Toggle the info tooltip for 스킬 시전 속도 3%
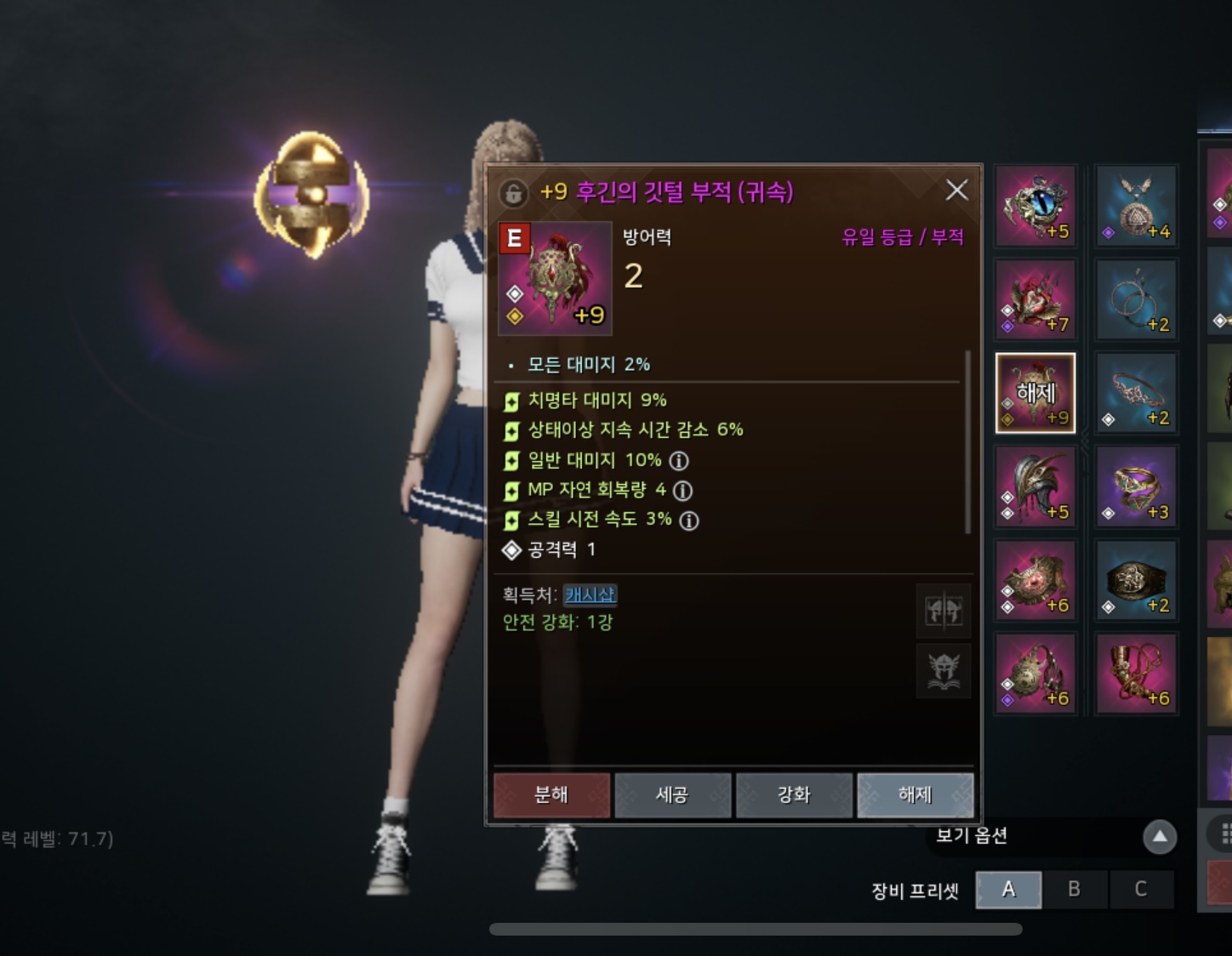 (x=690, y=520)
